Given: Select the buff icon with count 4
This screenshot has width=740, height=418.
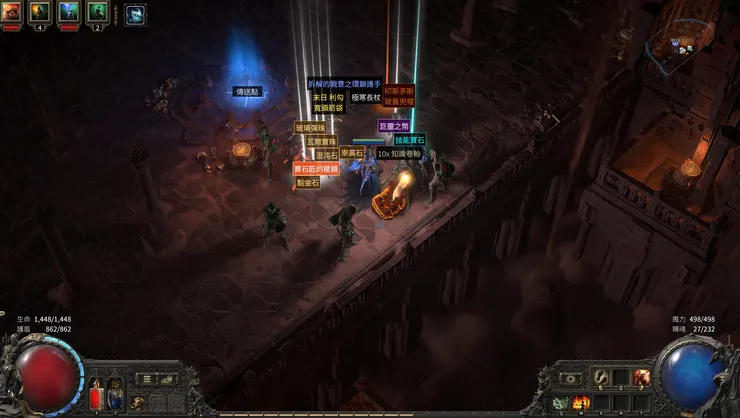Looking at the screenshot, I should [x=41, y=13].
